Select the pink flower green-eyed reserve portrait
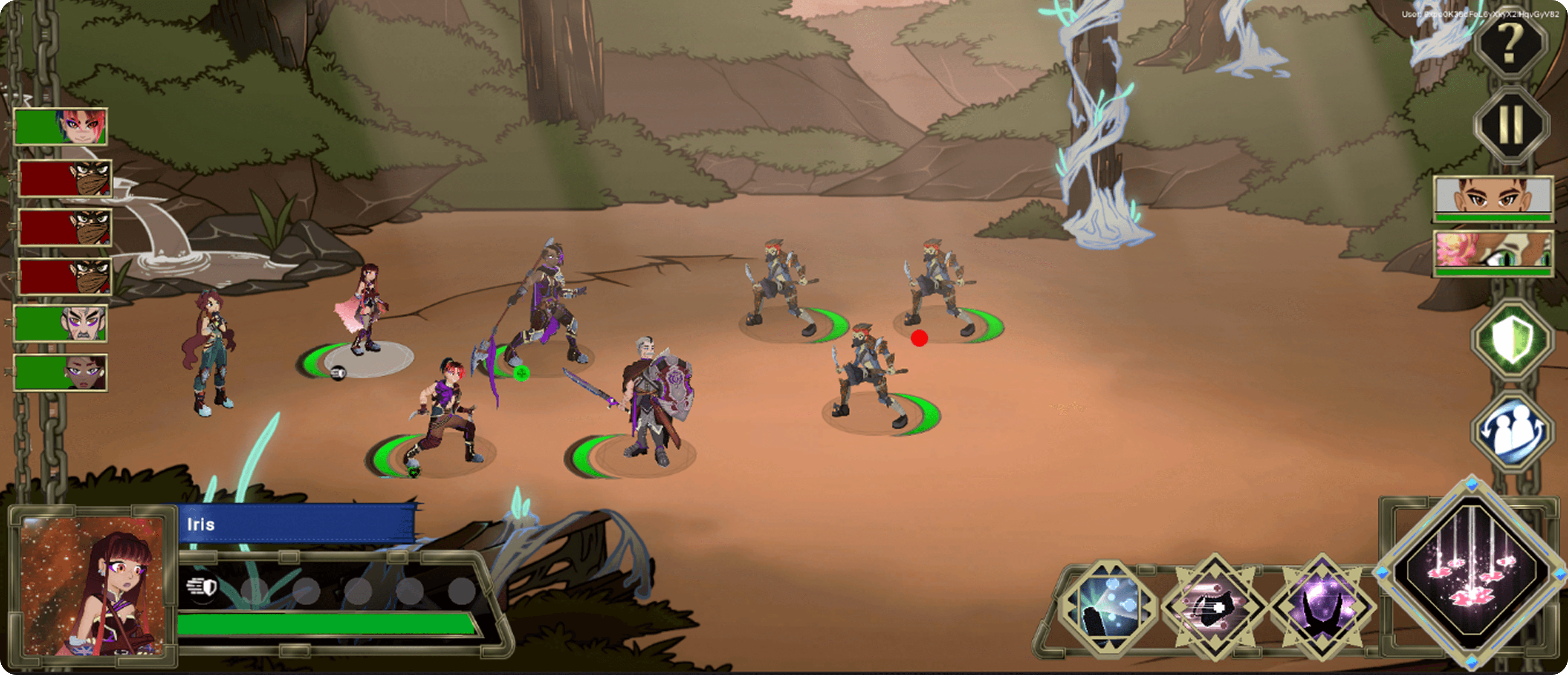Image resolution: width=1568 pixels, height=675 pixels. pos(1493,253)
